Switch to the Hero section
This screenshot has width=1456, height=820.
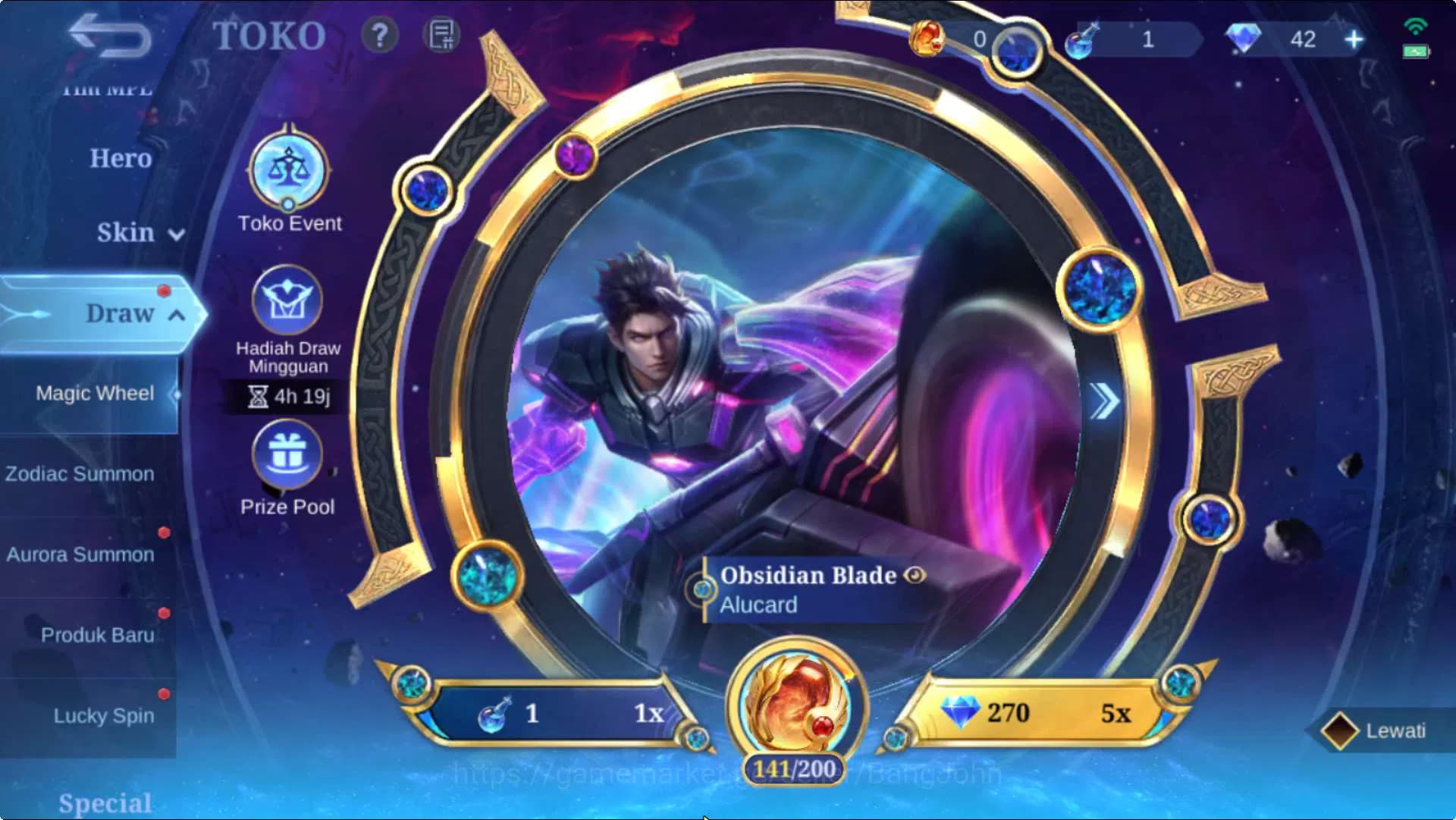[x=121, y=159]
